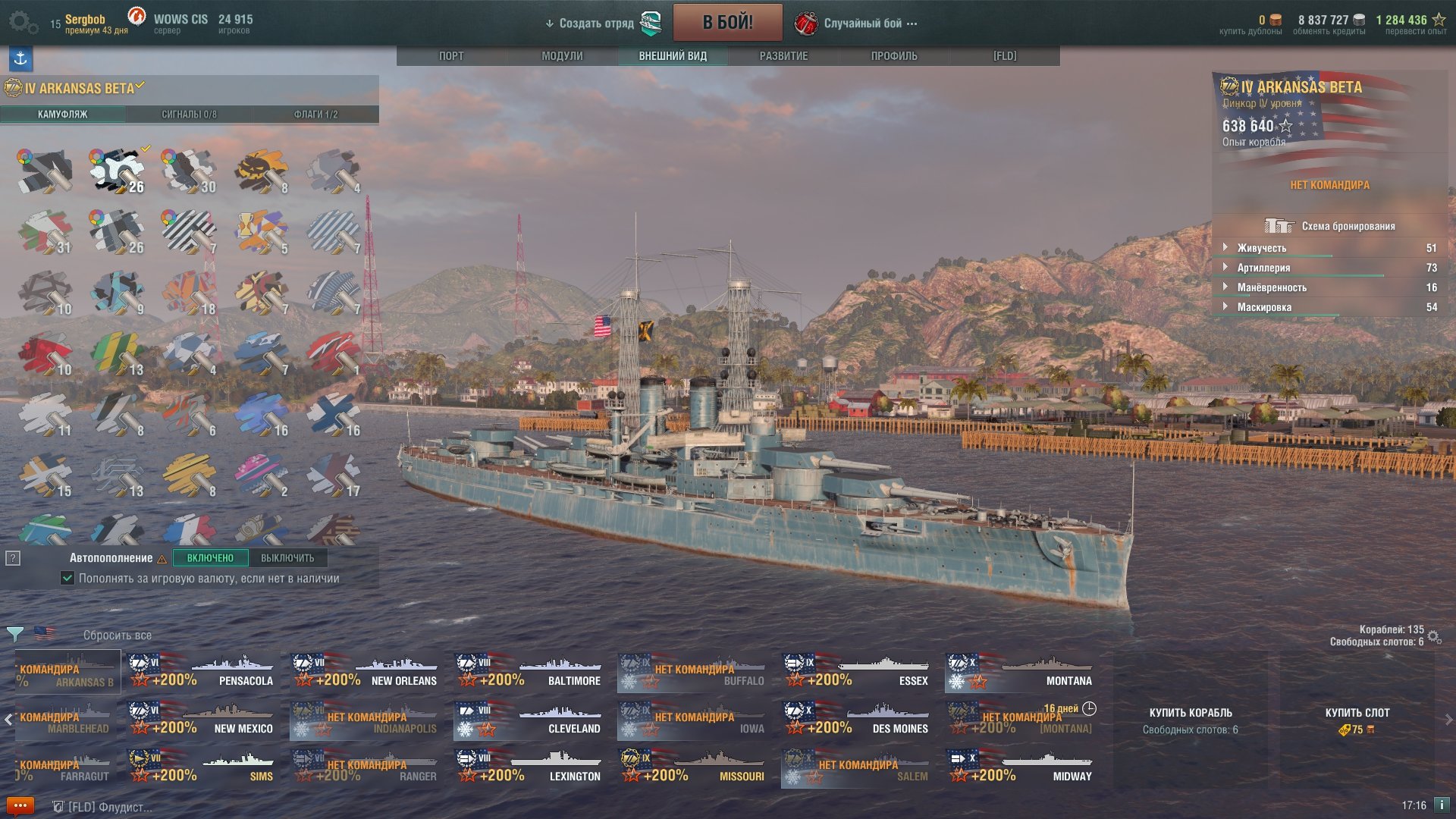
Task: Reset ship filters with Сбросить все
Action: (118, 635)
